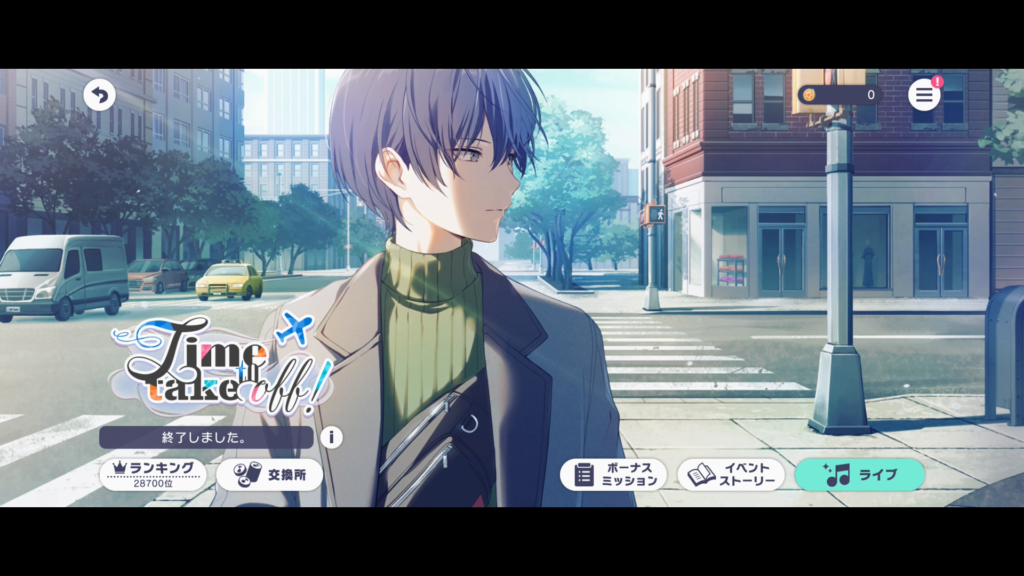The image size is (1024, 576).
Task: Show event info with the i icon
Action: pos(331,437)
